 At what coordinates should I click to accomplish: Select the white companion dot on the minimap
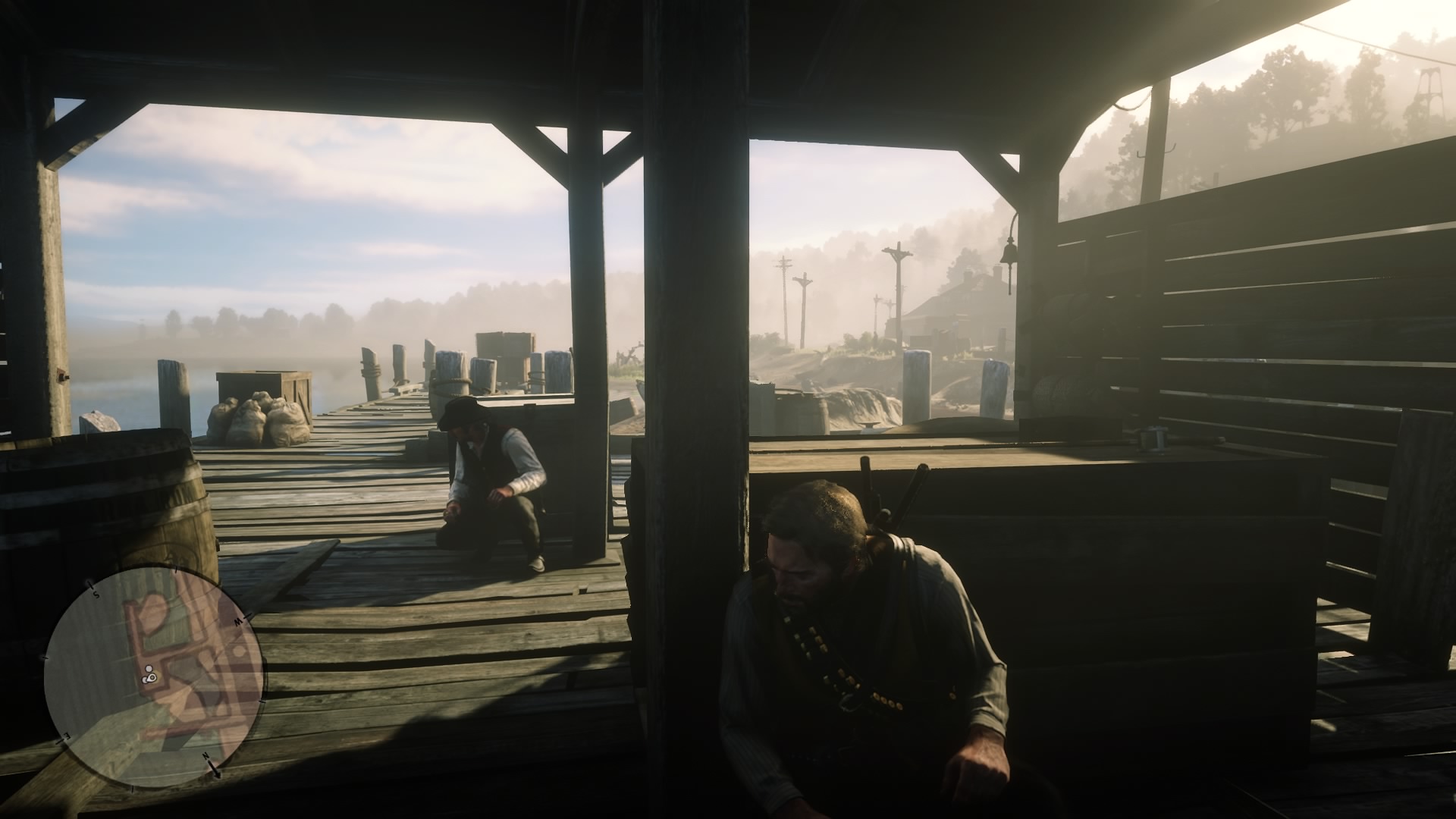coord(148,668)
